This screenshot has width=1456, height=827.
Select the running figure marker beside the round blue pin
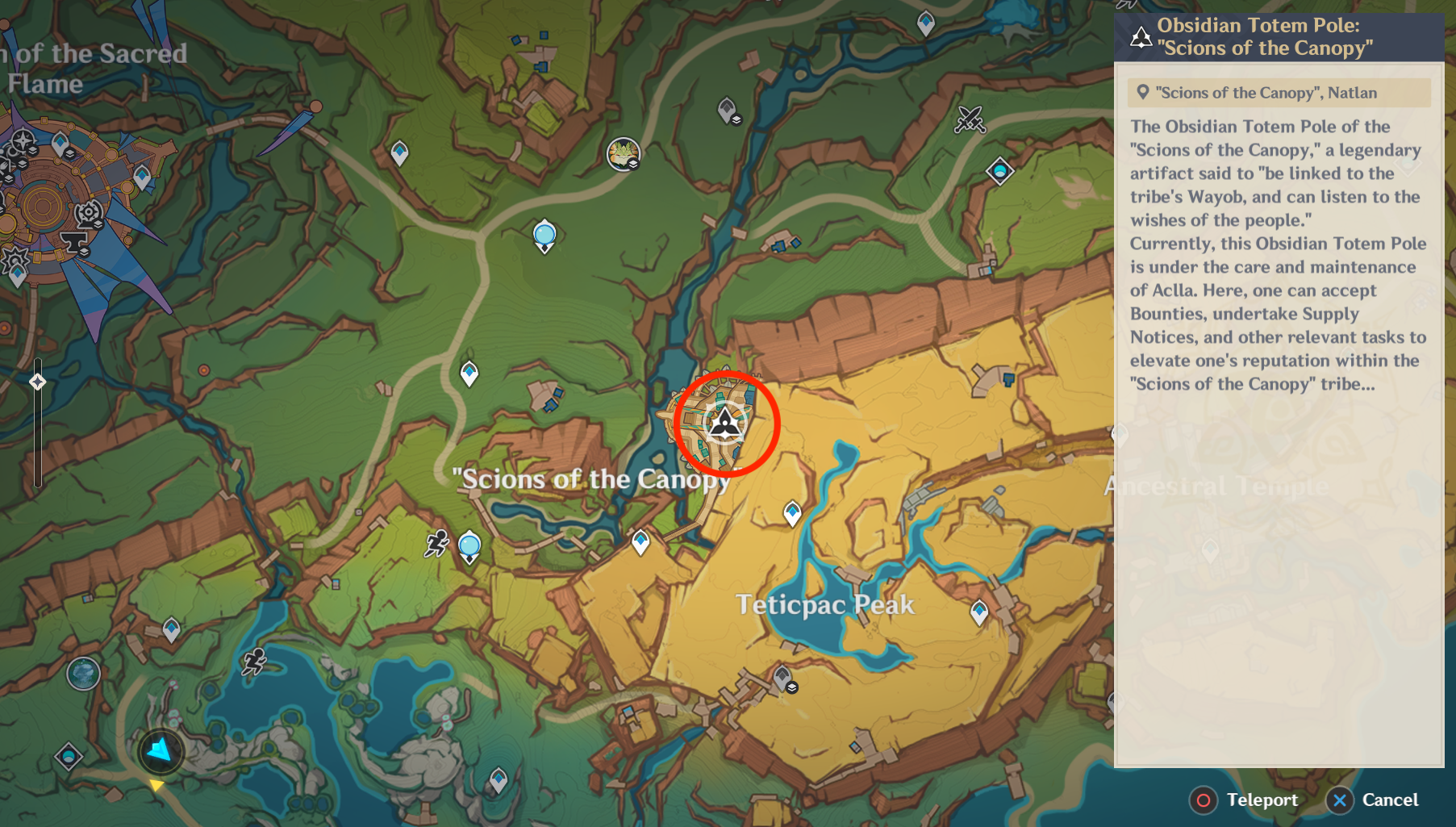click(436, 544)
